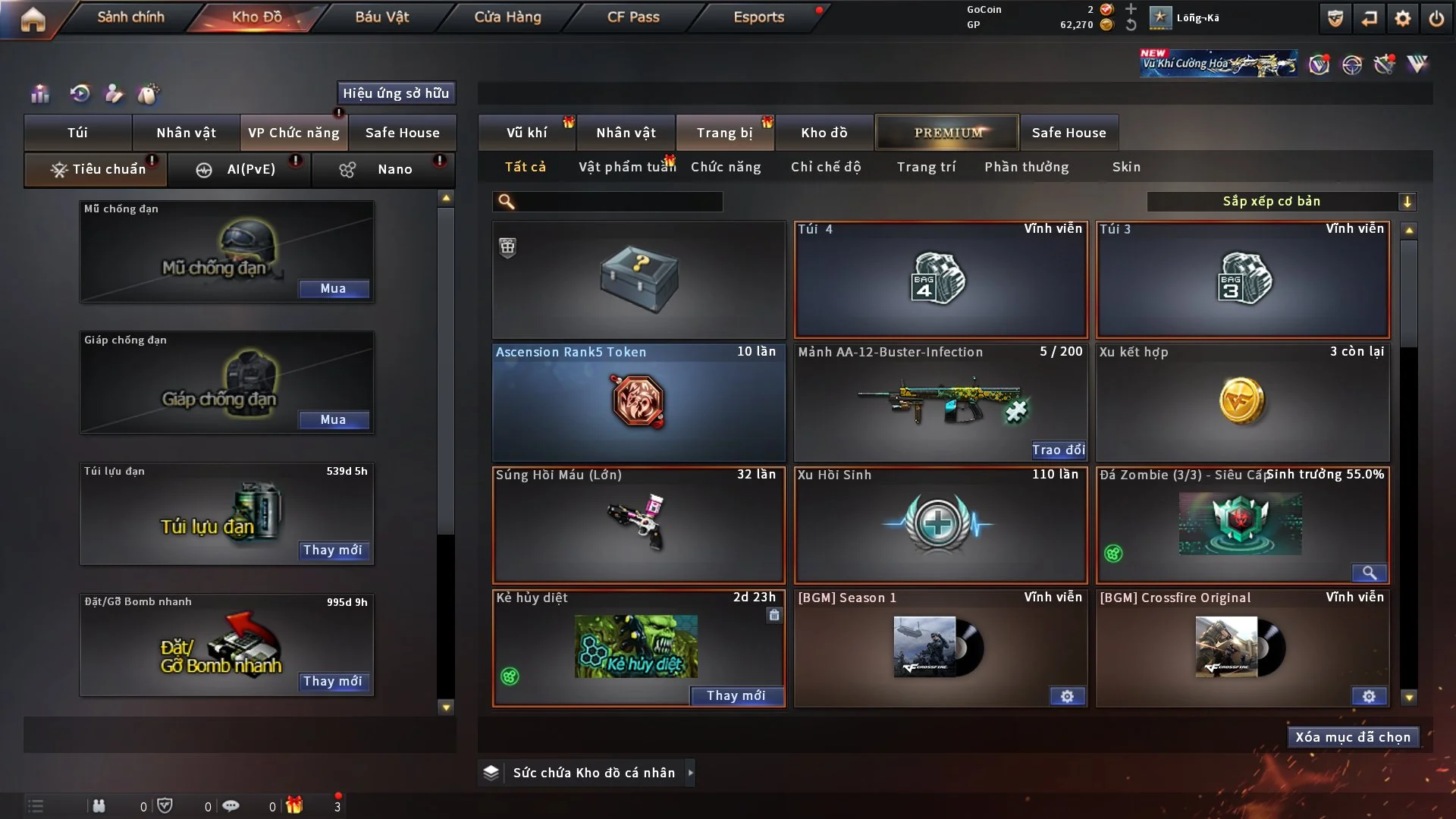
Task: Select the Xu Hồi Sinh item
Action: 940,525
